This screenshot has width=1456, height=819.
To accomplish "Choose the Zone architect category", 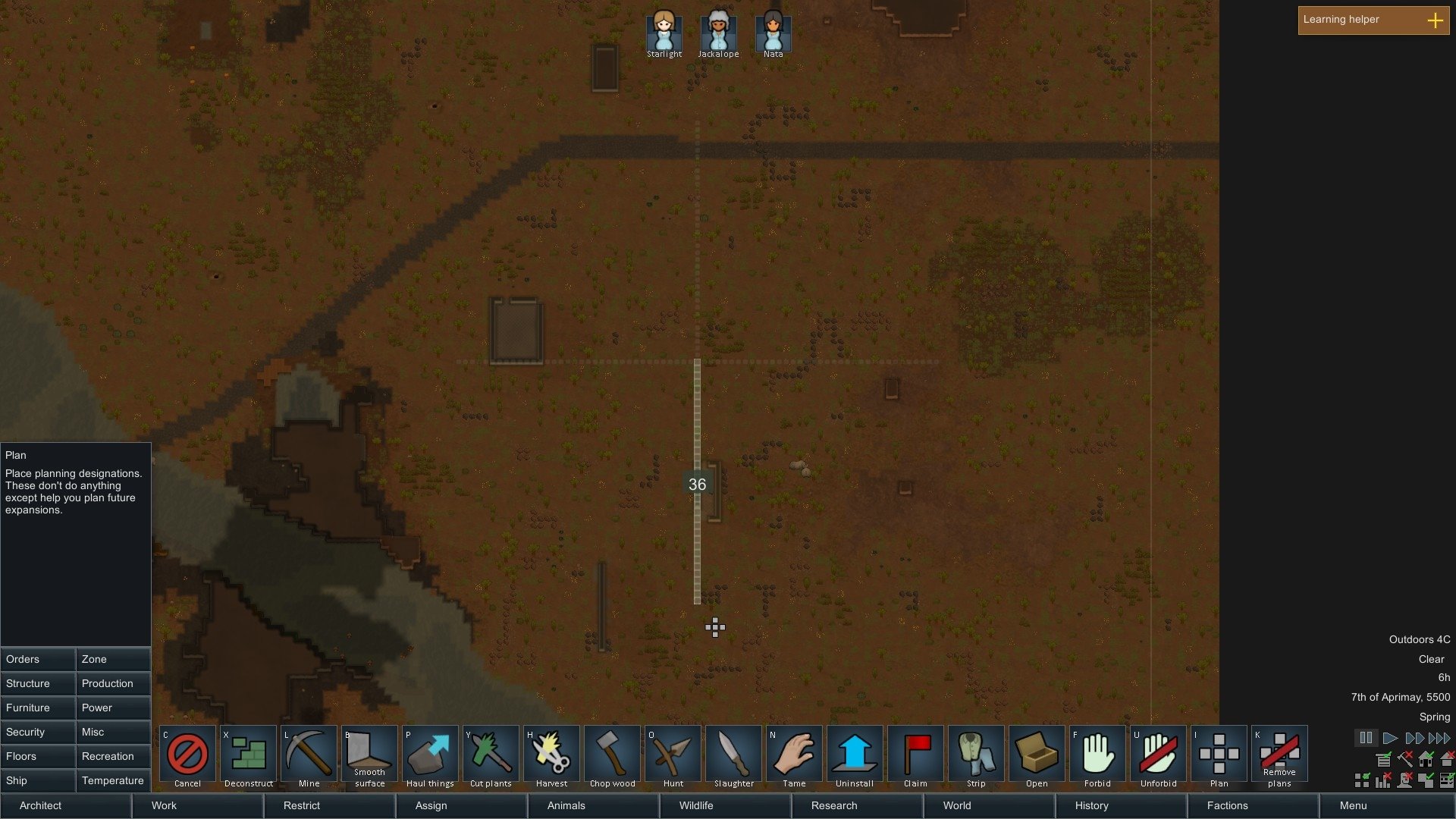I will pos(113,659).
